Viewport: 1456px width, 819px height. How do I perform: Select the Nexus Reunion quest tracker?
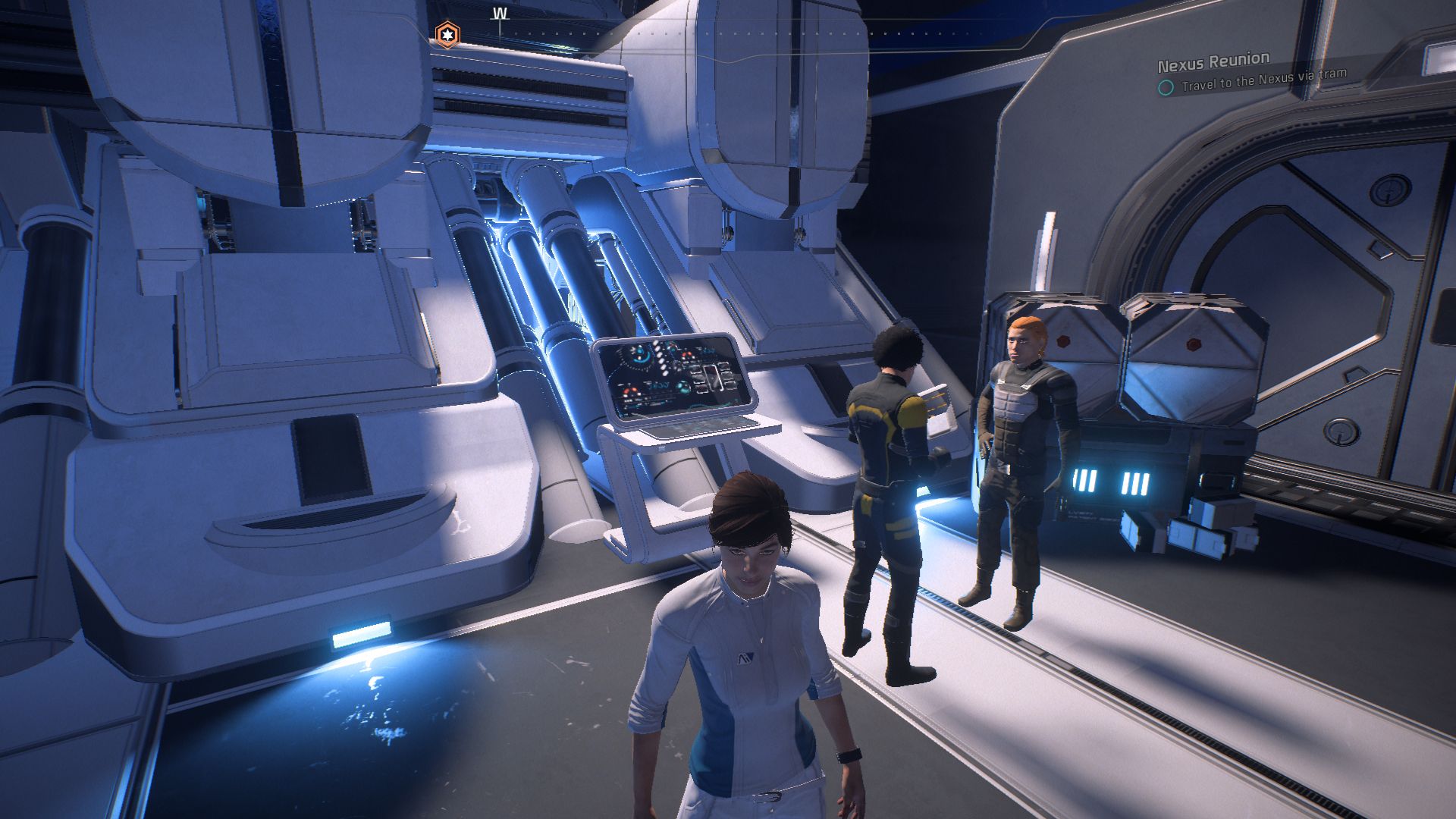click(x=1213, y=60)
